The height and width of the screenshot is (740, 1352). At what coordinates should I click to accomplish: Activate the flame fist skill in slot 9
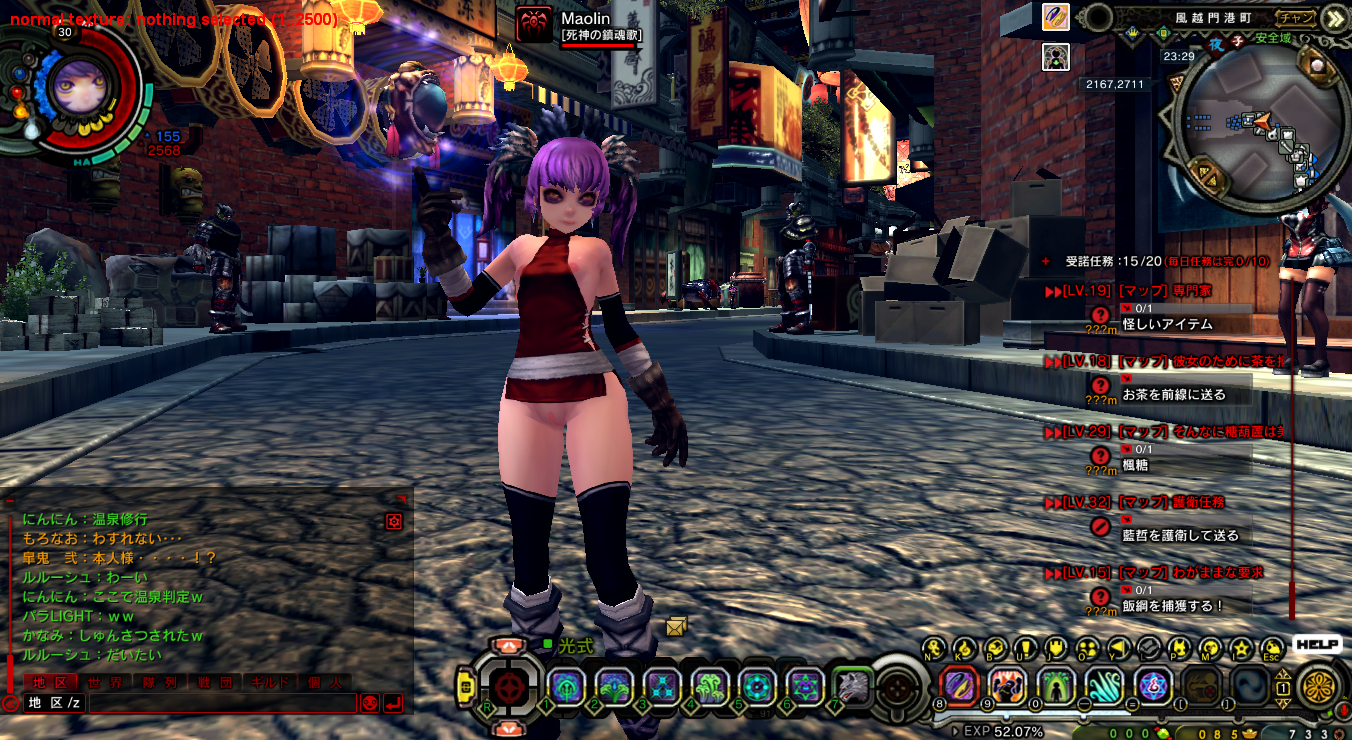1007,686
